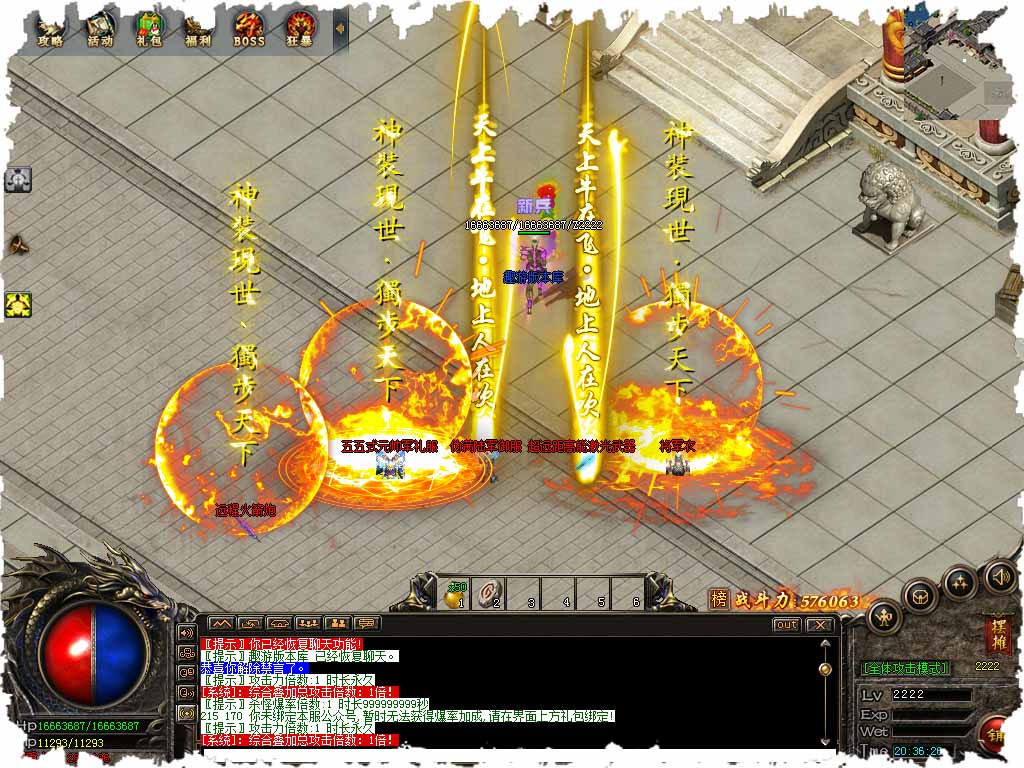This screenshot has width=1024, height=768.
Task: Switch the 全体攻击模式 attack mode
Action: click(905, 667)
